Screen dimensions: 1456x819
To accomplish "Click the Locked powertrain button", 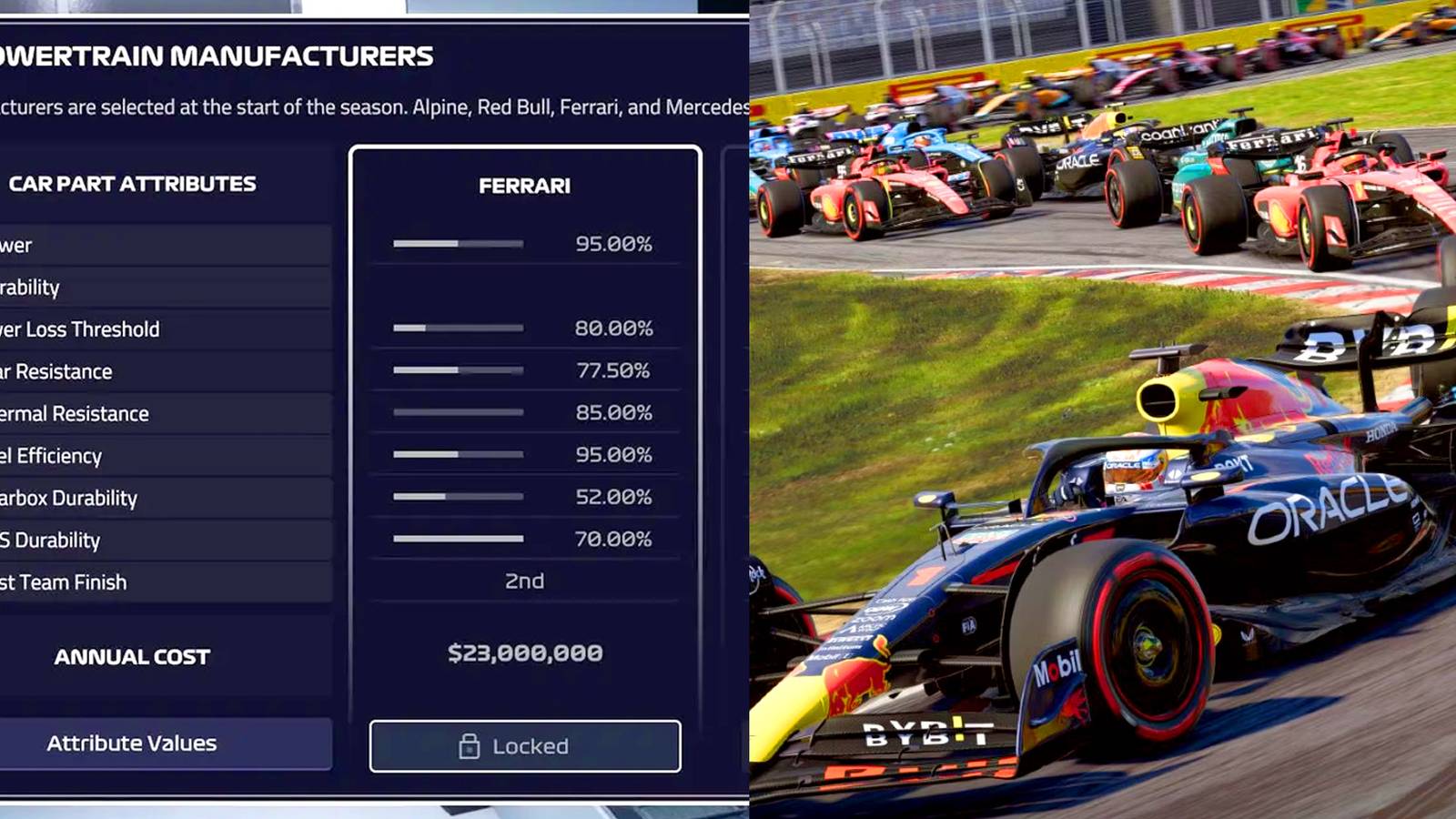I will tap(524, 746).
